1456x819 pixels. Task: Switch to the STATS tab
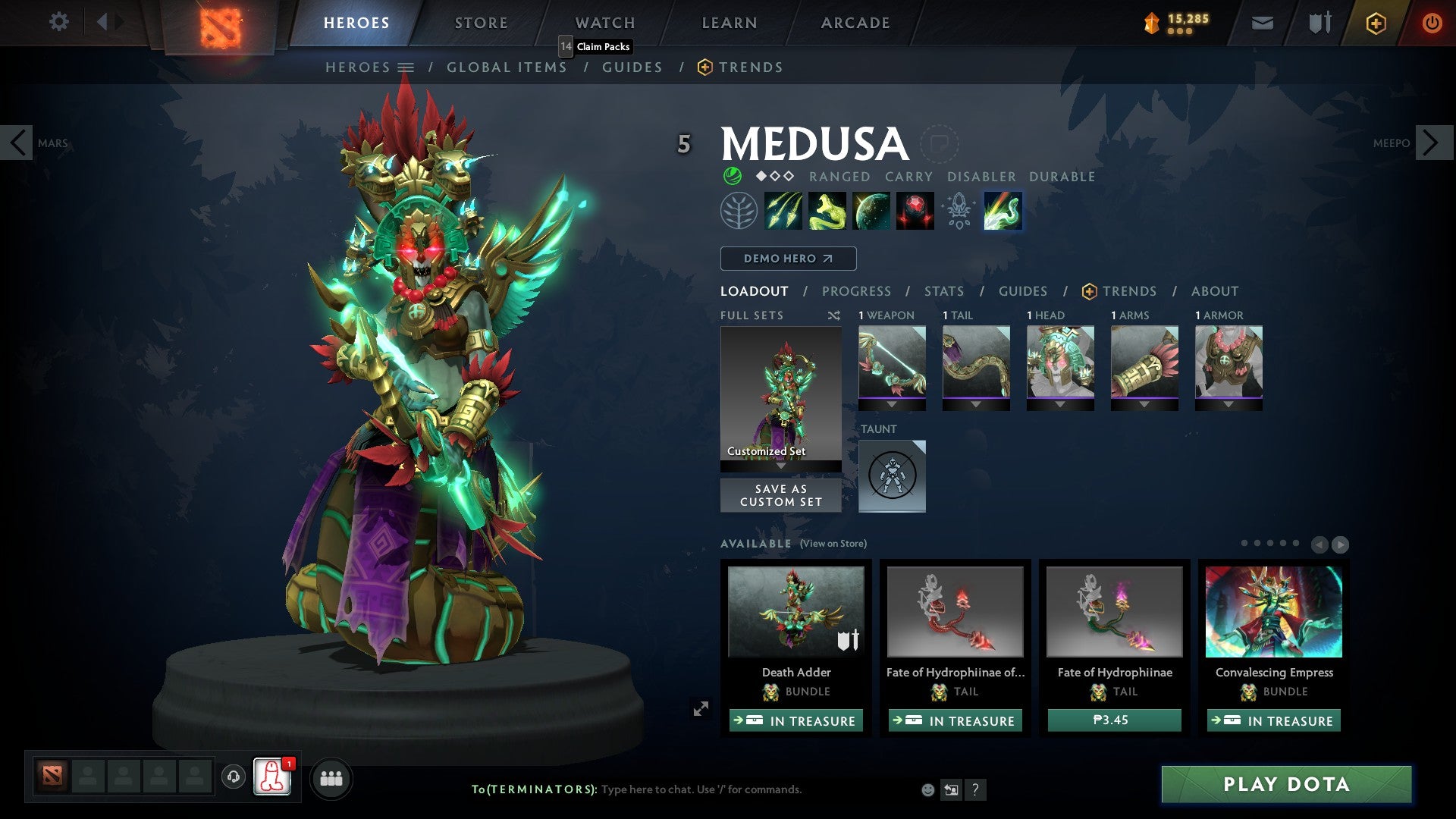[944, 291]
